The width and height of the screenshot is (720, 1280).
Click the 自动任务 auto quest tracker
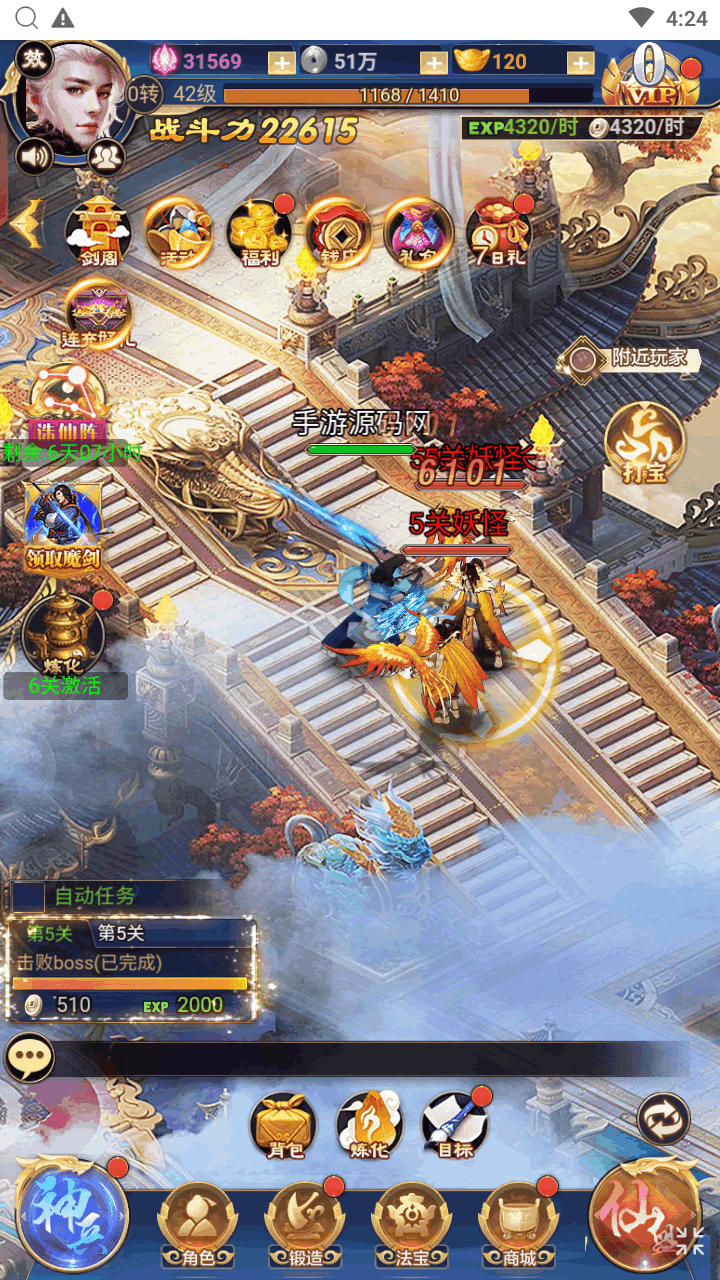coord(94,896)
